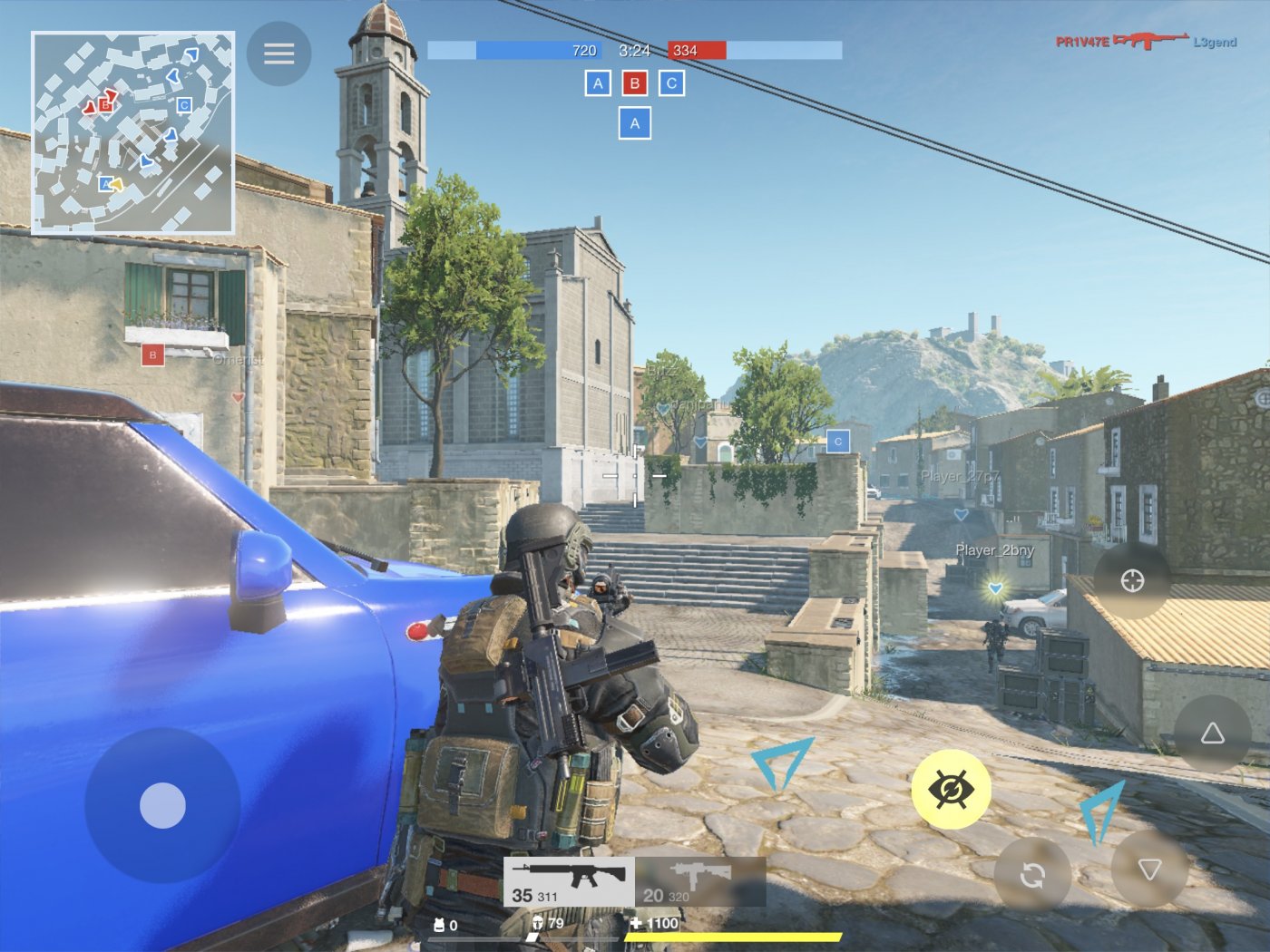Open the hamburger menu
The height and width of the screenshot is (952, 1270).
278,53
